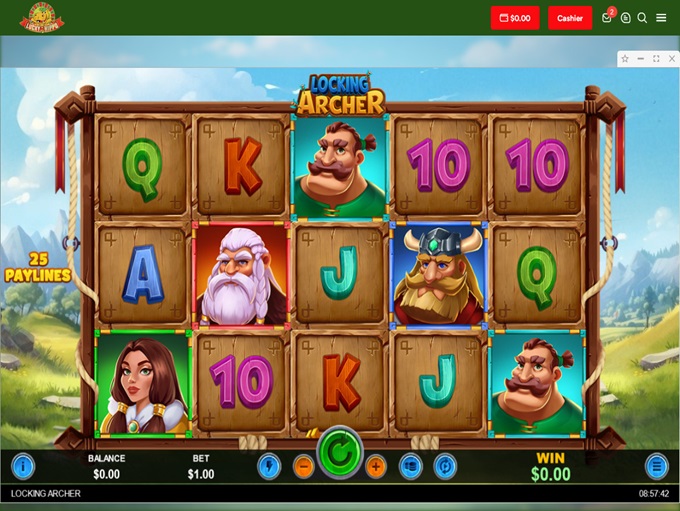
Task: Open the document icon in the header
Action: click(x=626, y=18)
